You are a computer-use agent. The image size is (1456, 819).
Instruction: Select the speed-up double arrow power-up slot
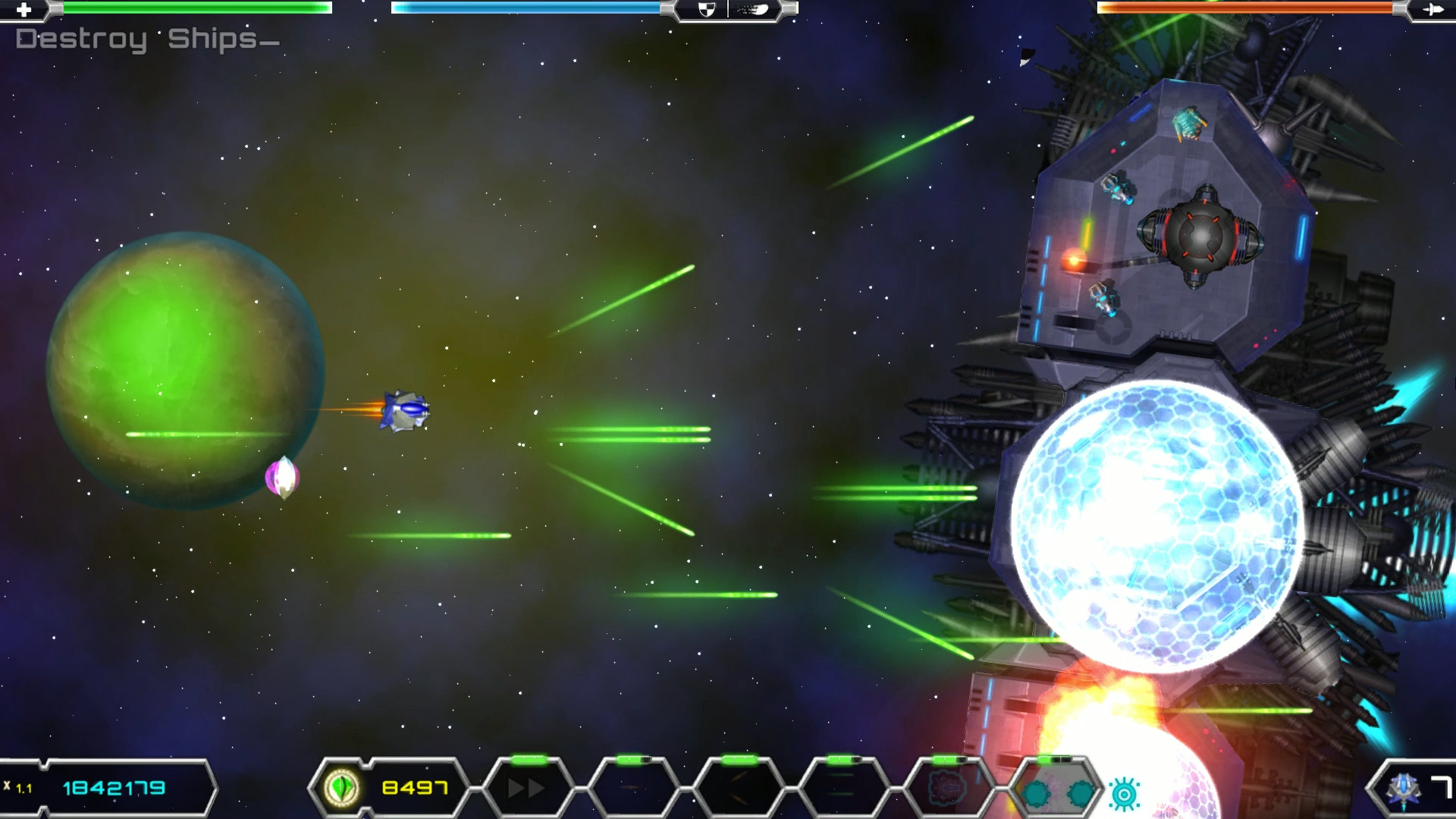pyautogui.click(x=527, y=789)
